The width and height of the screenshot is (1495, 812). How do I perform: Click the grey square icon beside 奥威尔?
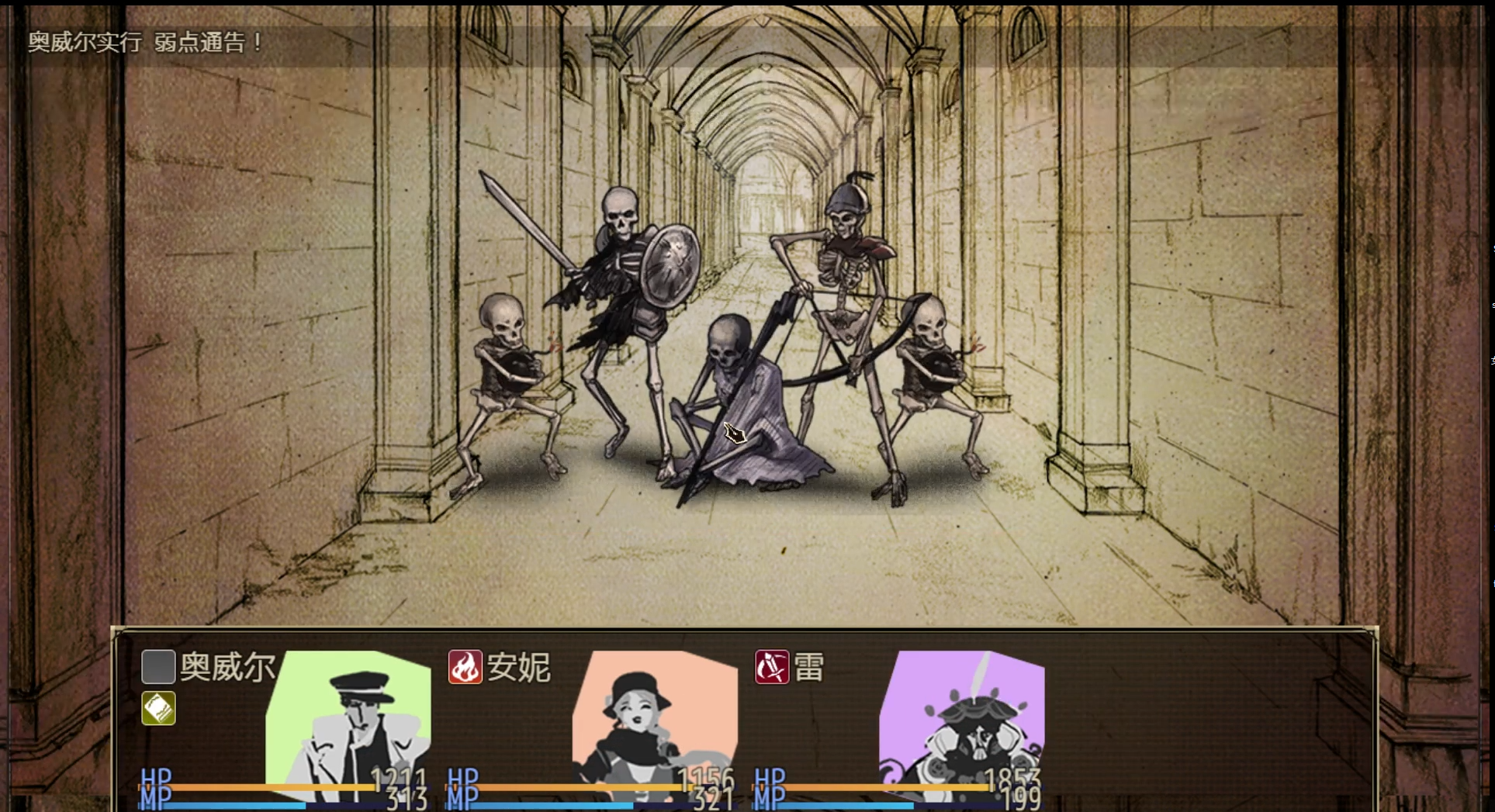pyautogui.click(x=157, y=666)
